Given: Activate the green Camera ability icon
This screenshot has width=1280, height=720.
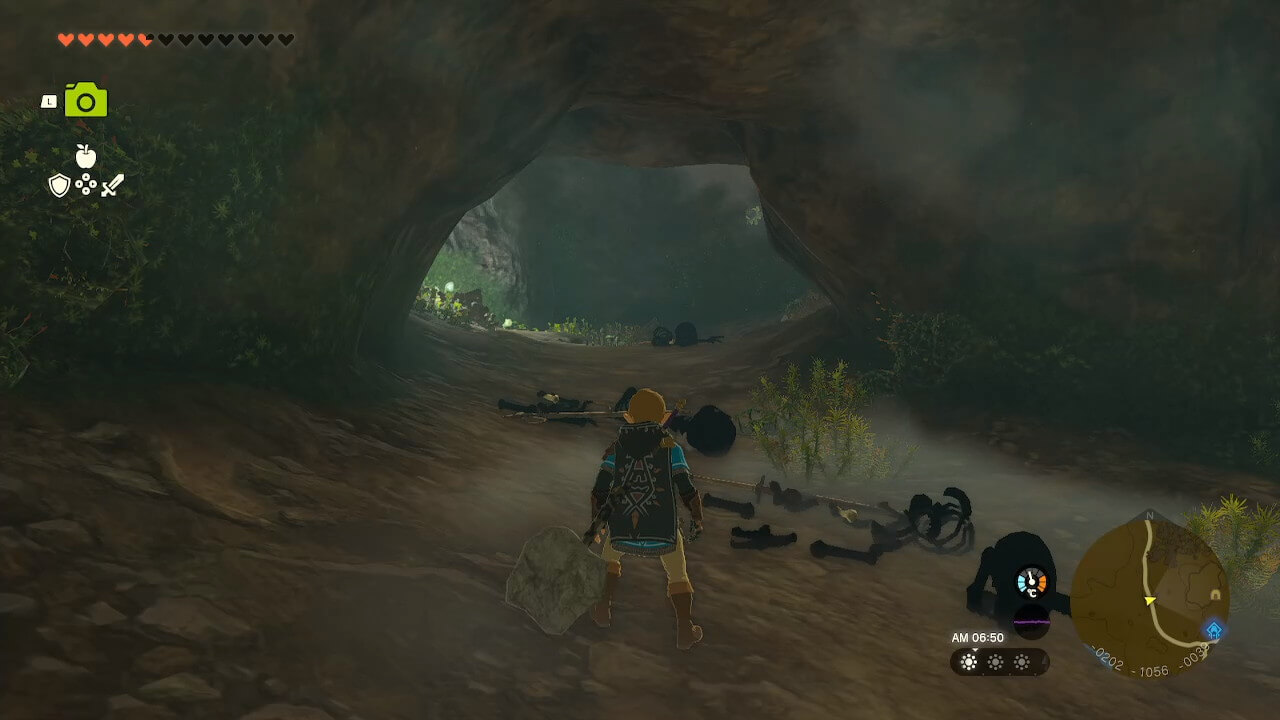Looking at the screenshot, I should (86, 100).
